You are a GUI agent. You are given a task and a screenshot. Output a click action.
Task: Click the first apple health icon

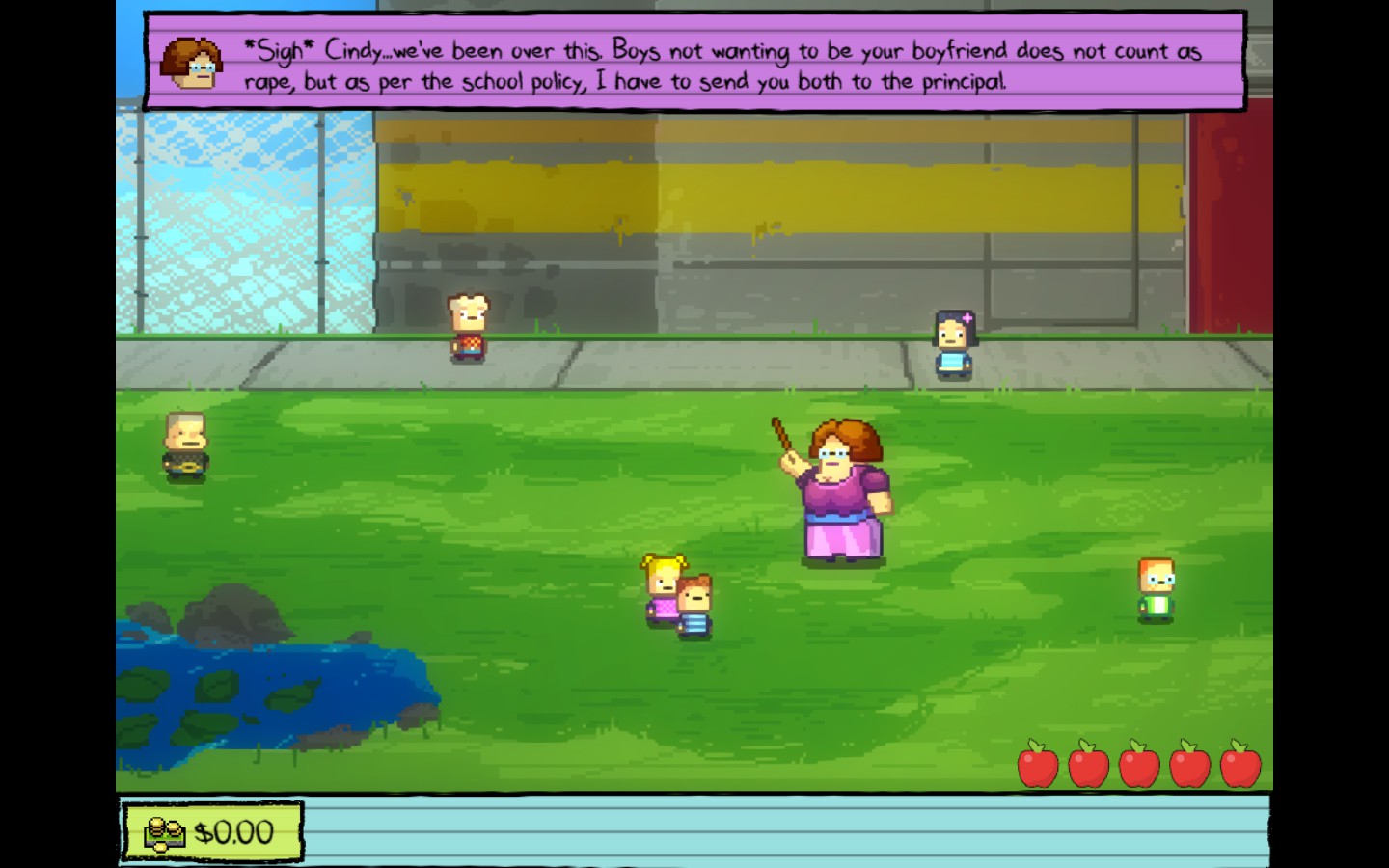click(1037, 767)
